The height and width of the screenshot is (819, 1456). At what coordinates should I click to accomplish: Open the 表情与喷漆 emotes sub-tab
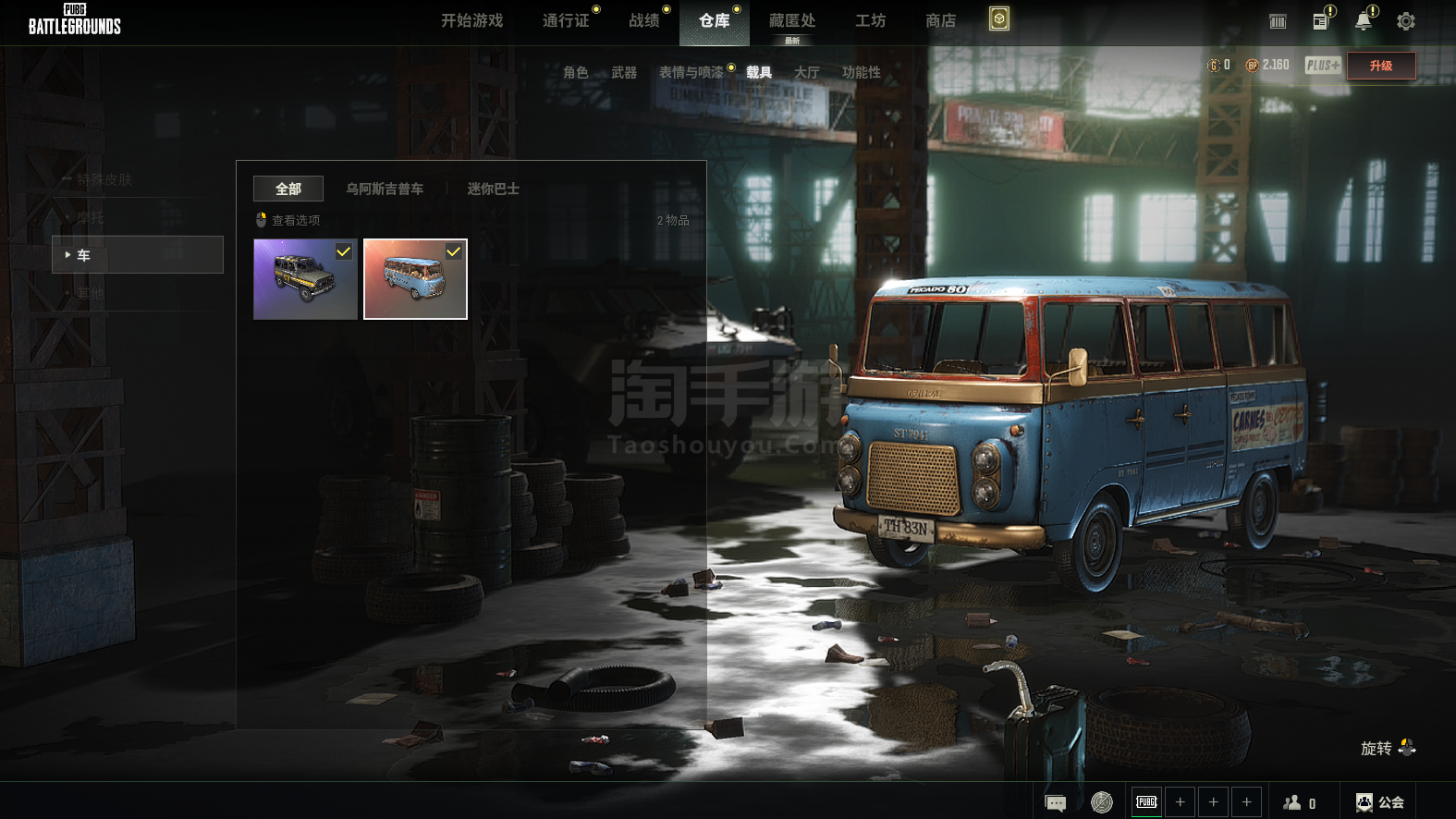click(x=691, y=72)
